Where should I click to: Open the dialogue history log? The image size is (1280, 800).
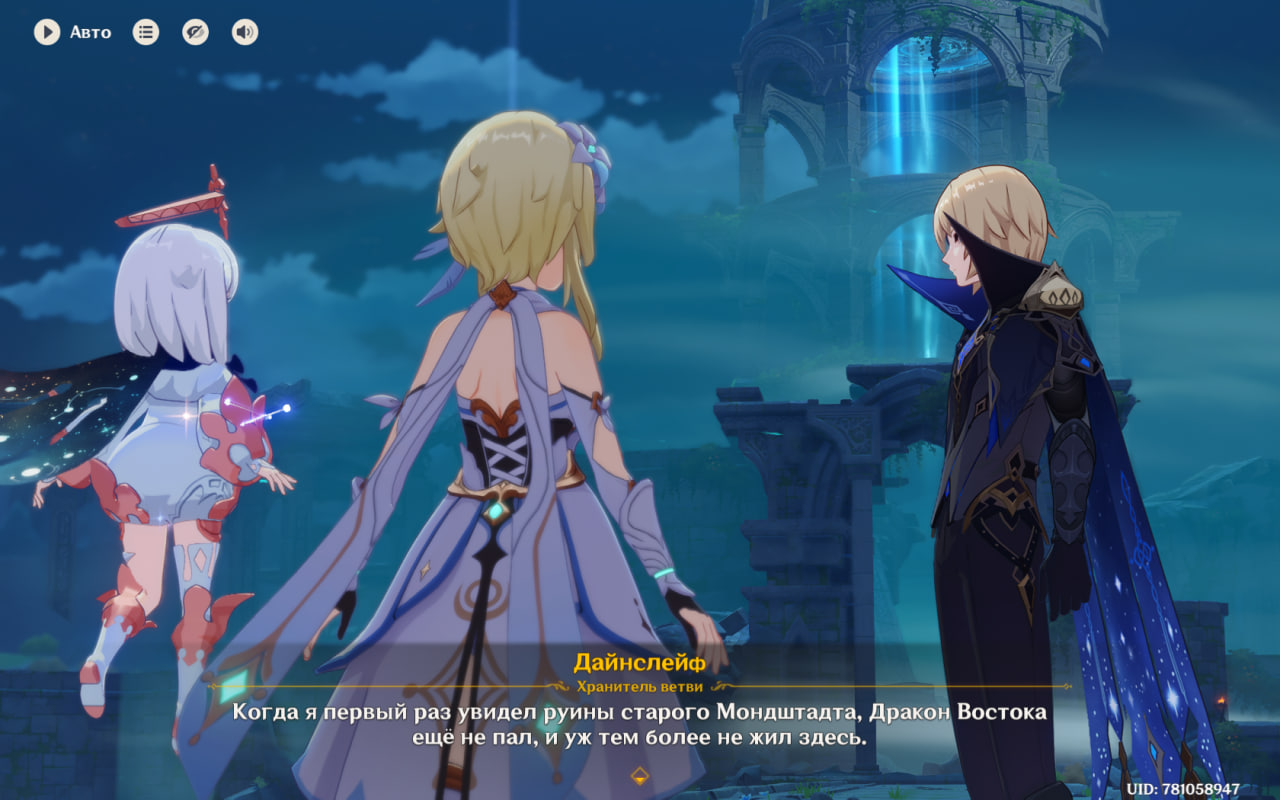pyautogui.click(x=146, y=32)
